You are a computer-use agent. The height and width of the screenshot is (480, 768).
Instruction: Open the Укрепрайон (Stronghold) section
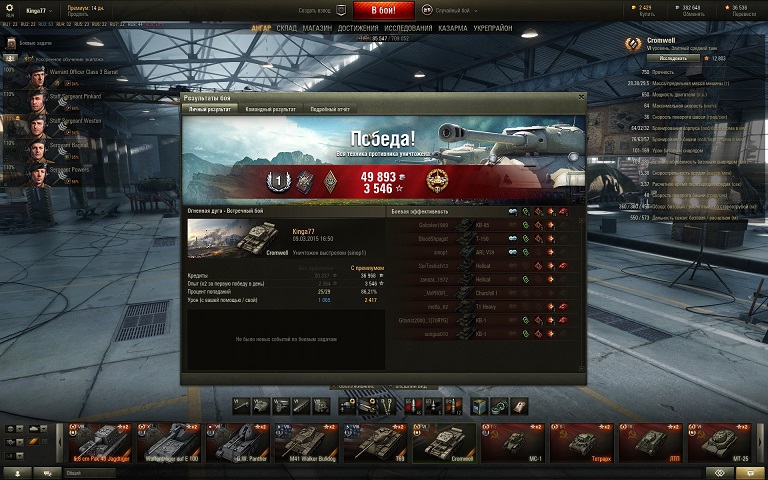[x=495, y=28]
